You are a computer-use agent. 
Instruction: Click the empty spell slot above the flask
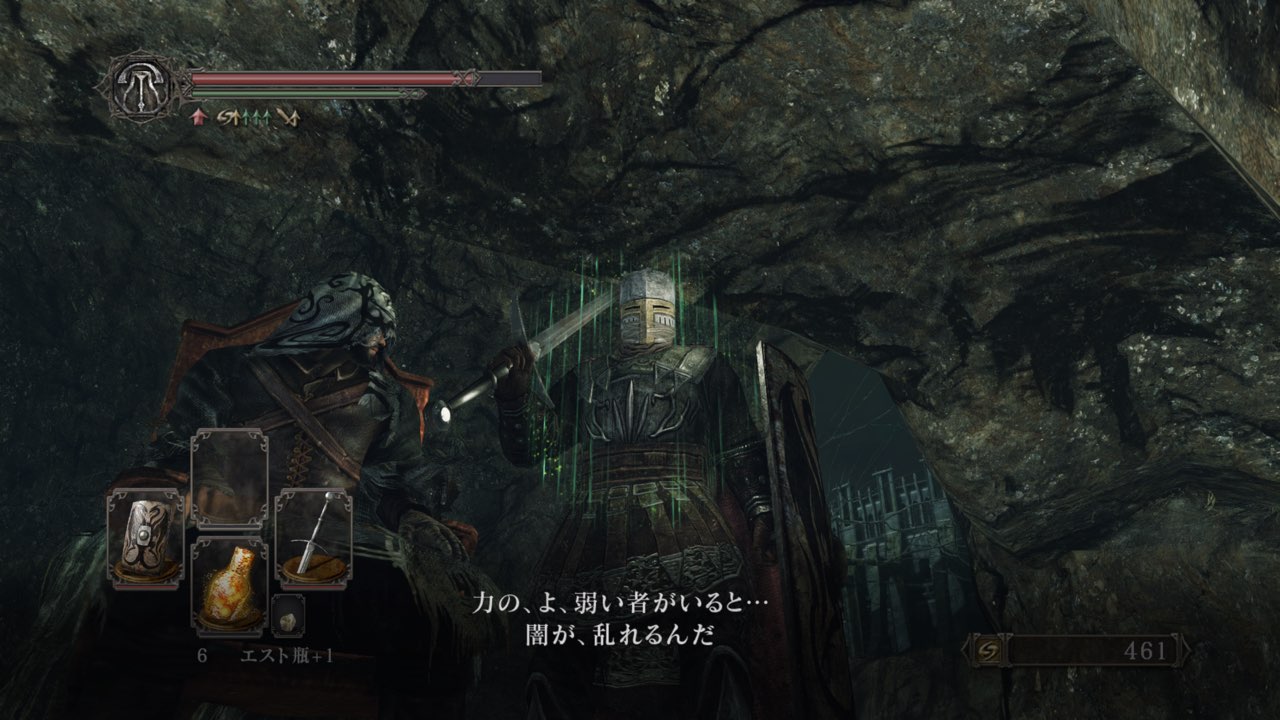(x=229, y=479)
